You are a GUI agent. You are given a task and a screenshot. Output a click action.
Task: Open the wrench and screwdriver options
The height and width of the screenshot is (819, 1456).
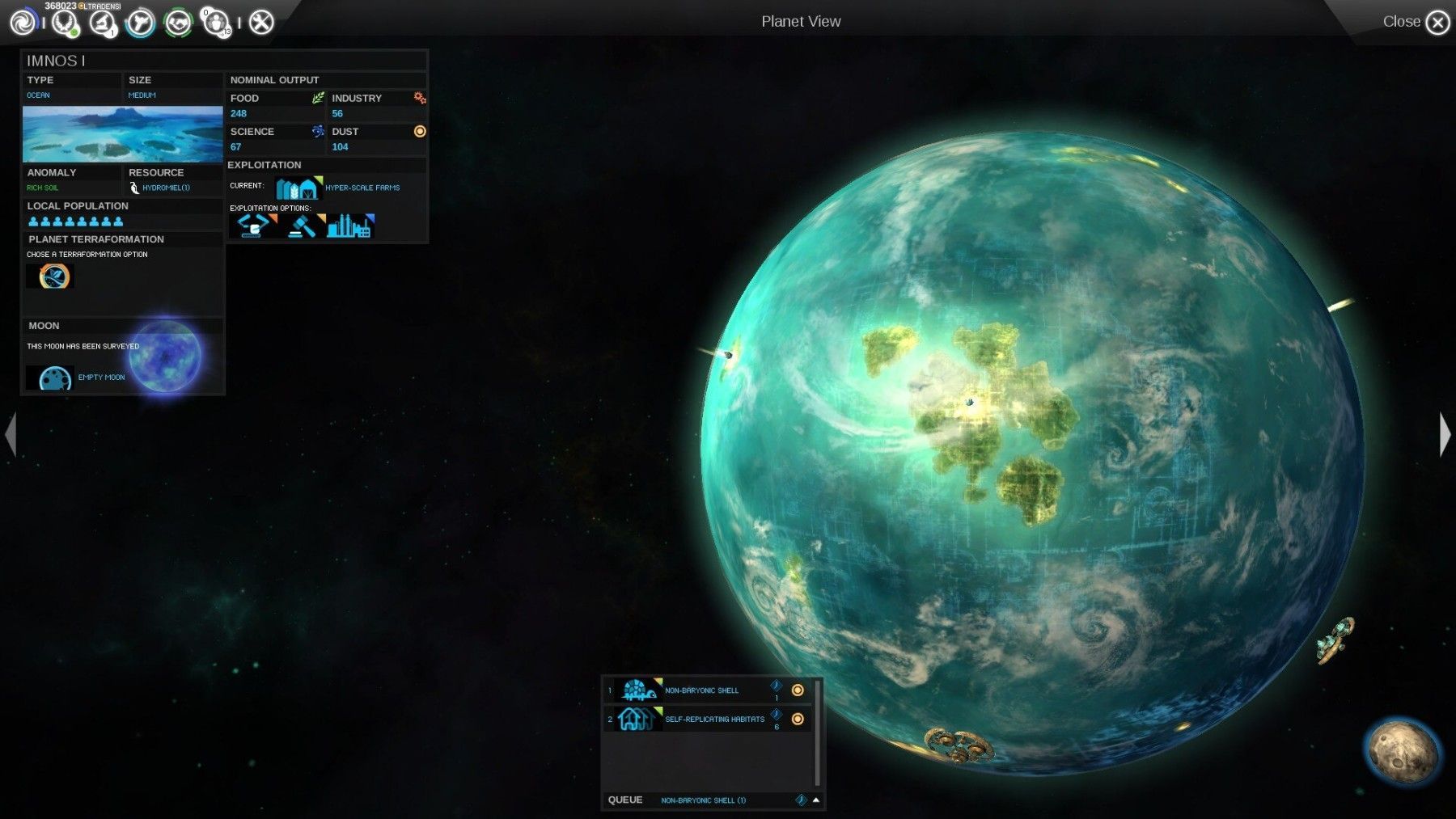(x=260, y=22)
